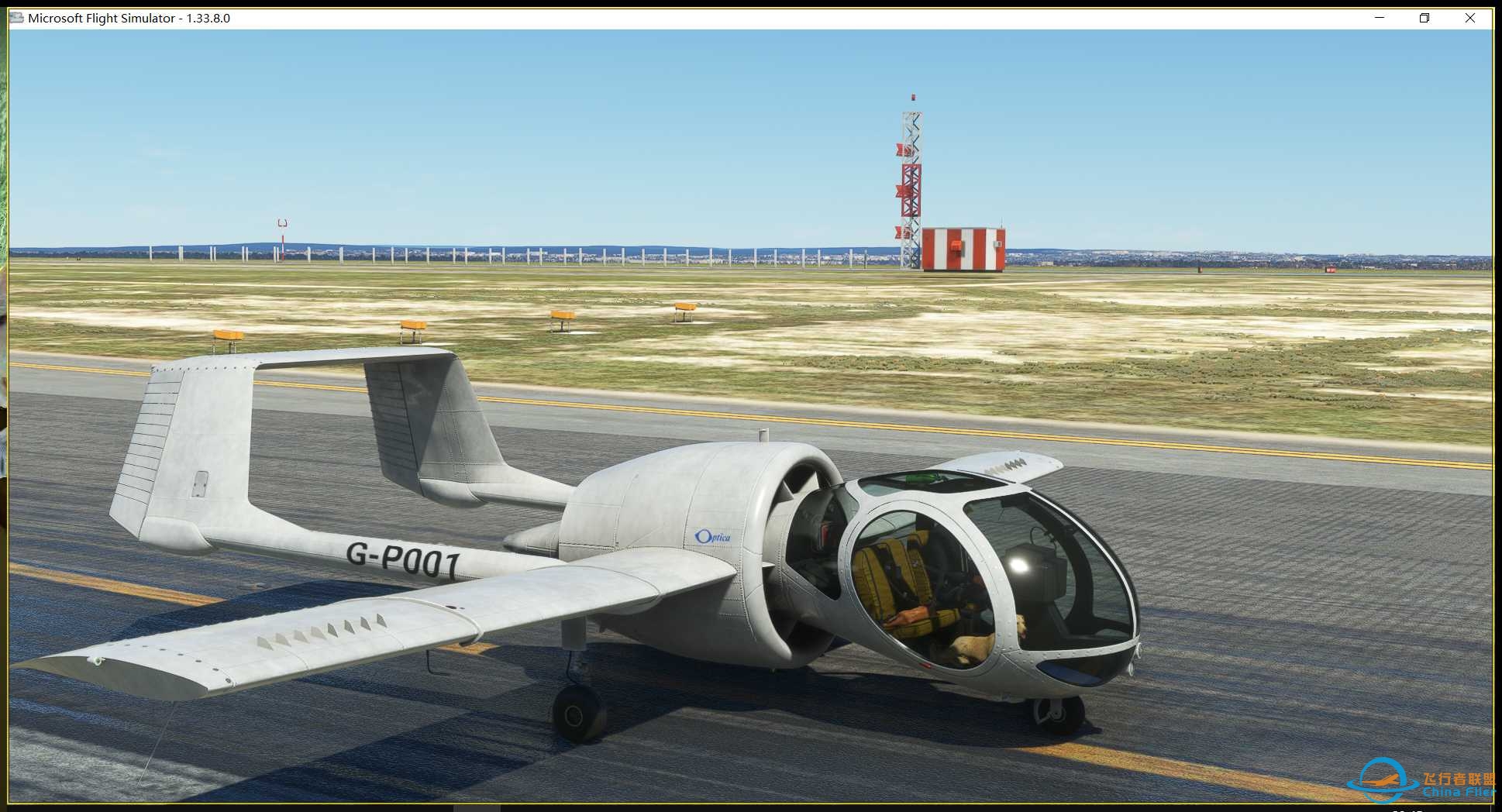This screenshot has height=812, width=1502.
Task: Select the red and white checkered building
Action: [x=963, y=246]
